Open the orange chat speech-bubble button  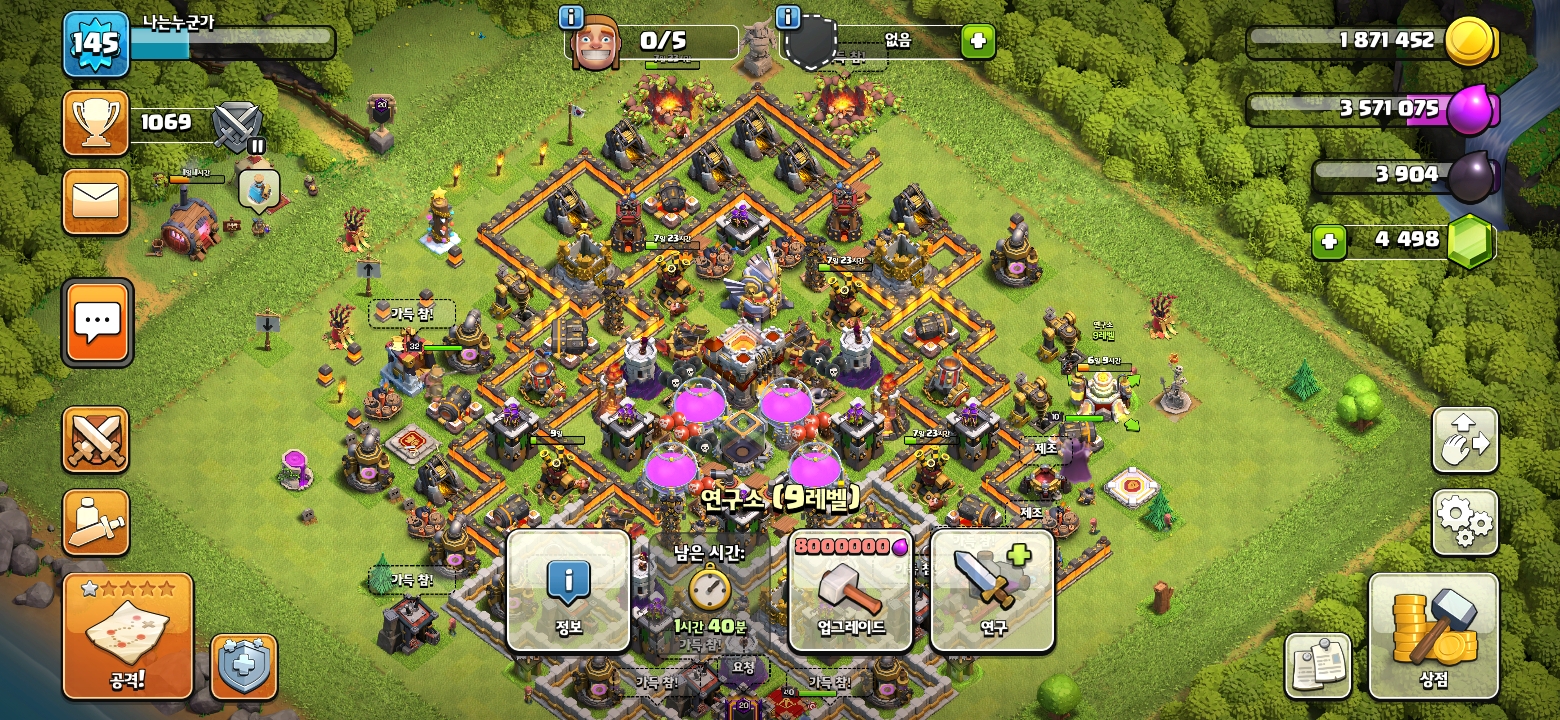point(97,322)
